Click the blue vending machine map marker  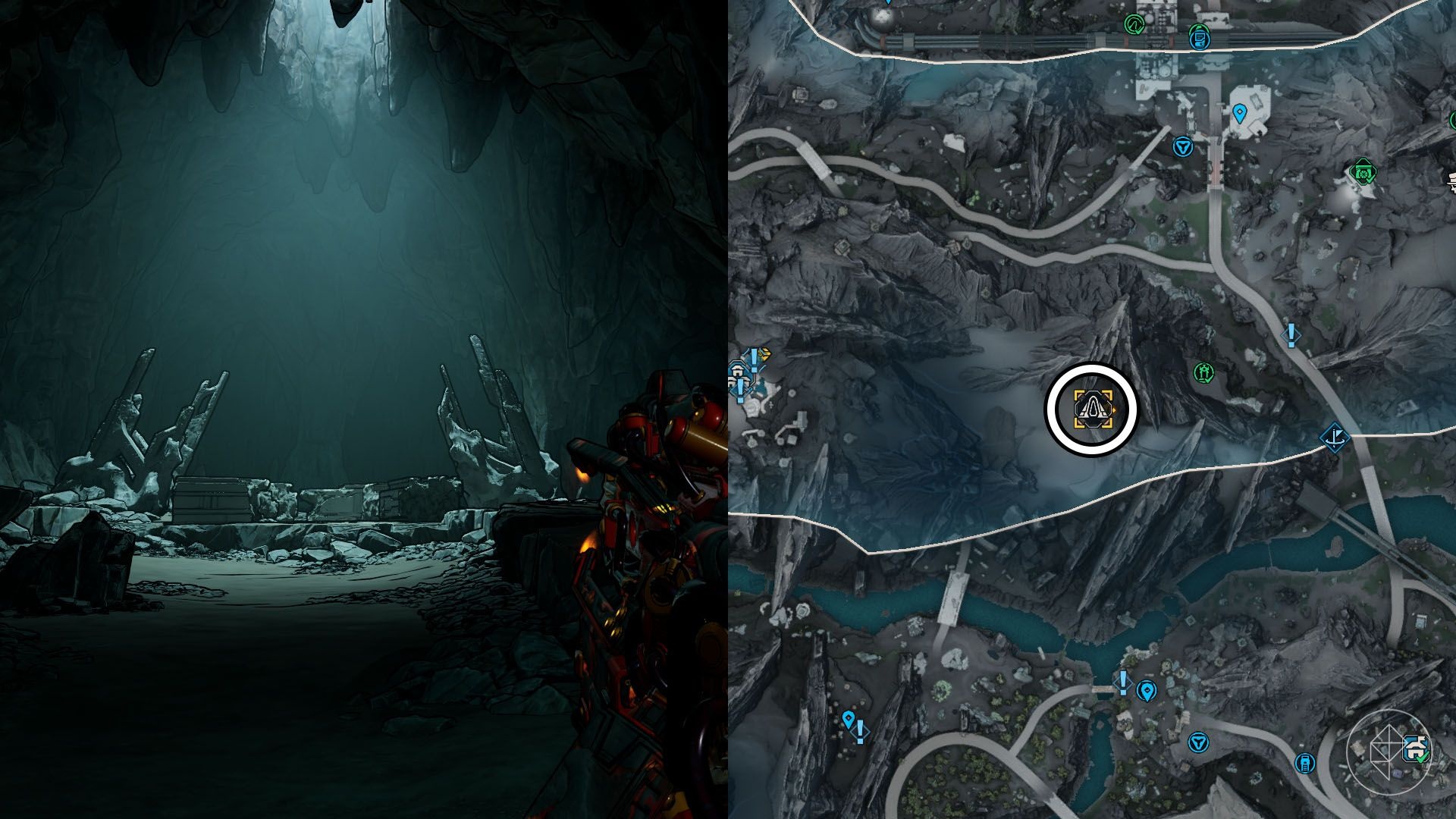pyautogui.click(x=1305, y=762)
